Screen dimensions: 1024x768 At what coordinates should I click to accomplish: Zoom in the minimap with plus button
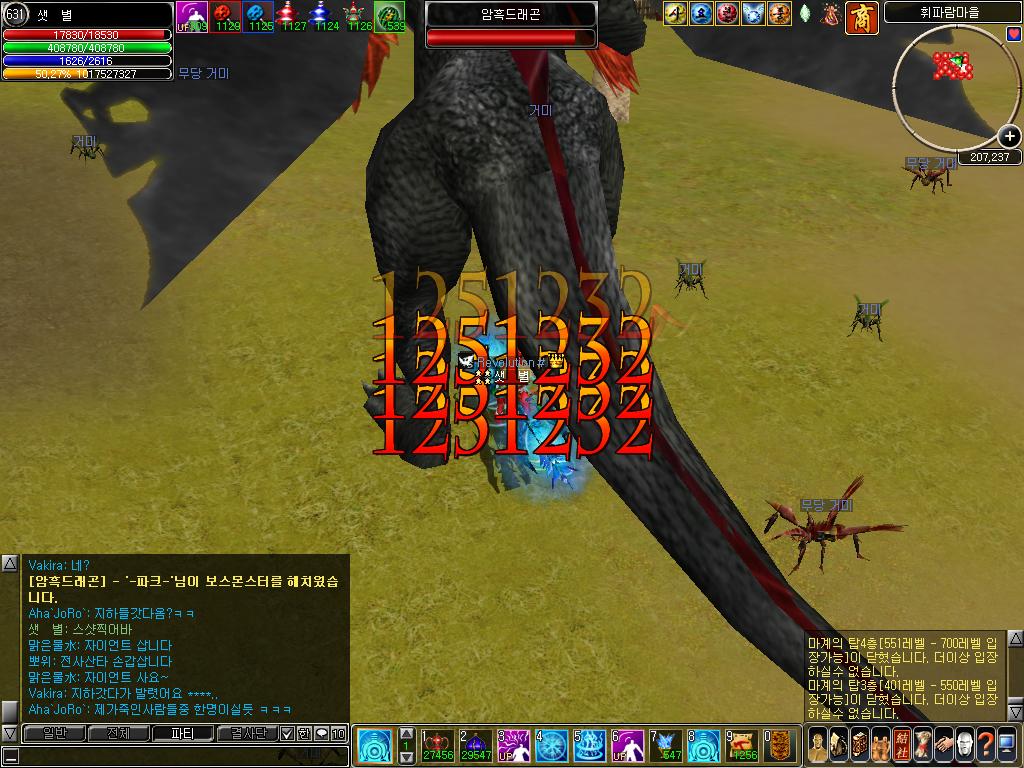tap(1009, 137)
